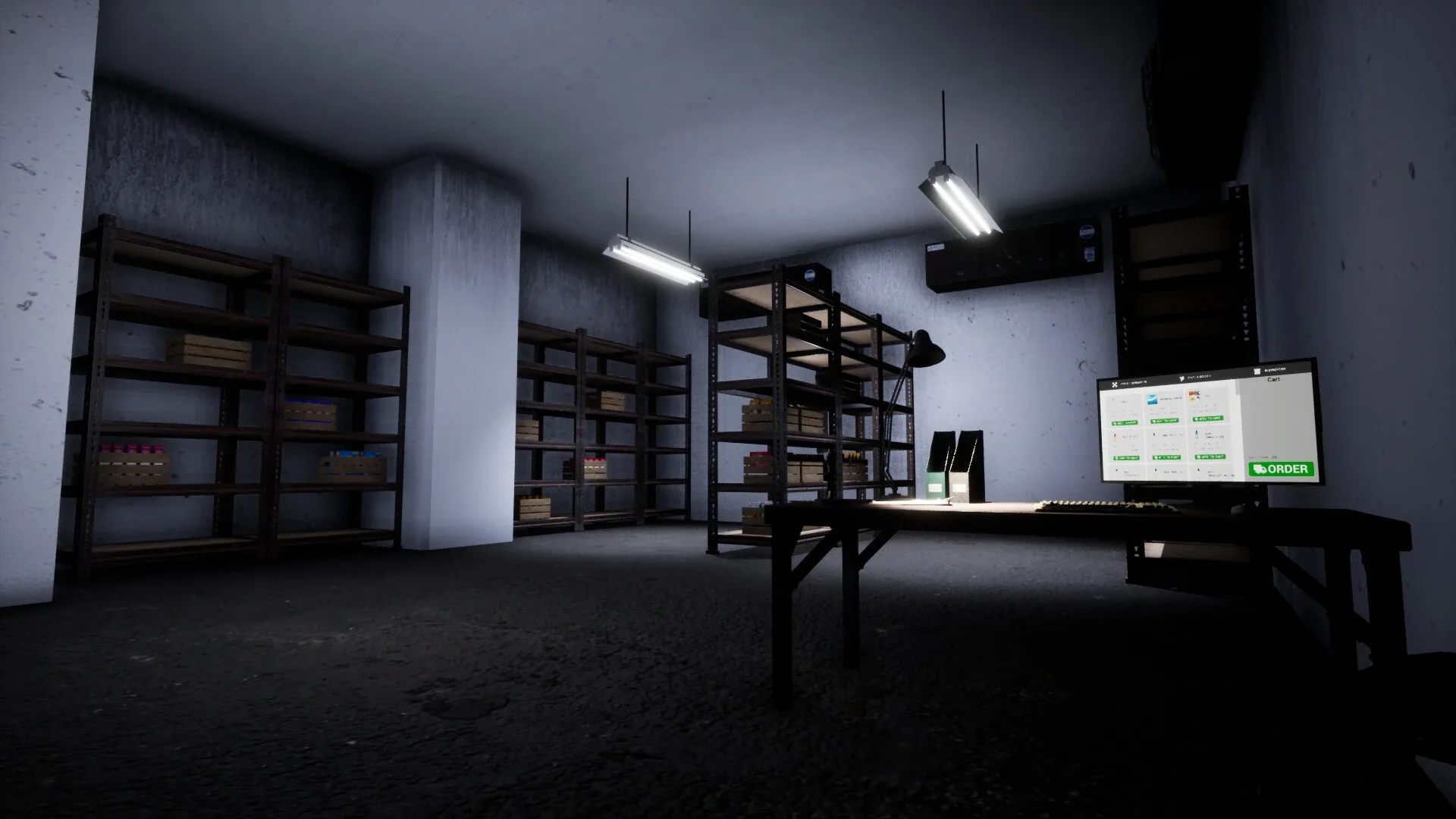Click the cart icon on the top-right Add to Cart
This screenshot has width=1456, height=819.
[1197, 418]
